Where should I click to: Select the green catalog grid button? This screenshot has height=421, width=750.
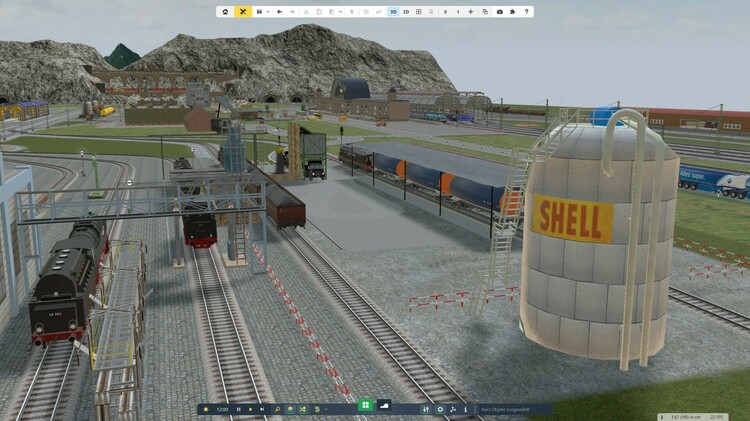tap(366, 405)
